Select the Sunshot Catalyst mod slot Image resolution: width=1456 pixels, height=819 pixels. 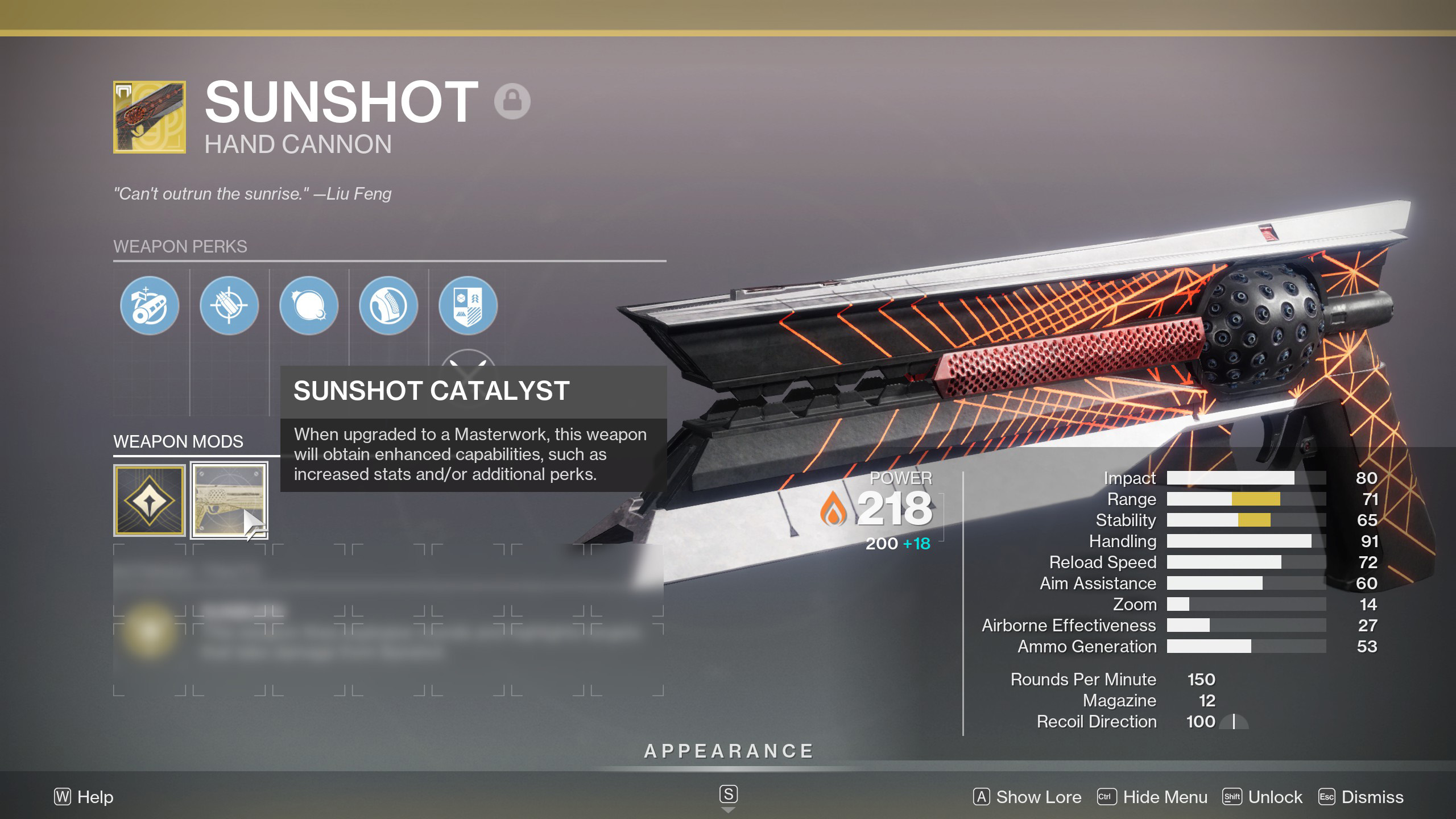(229, 500)
